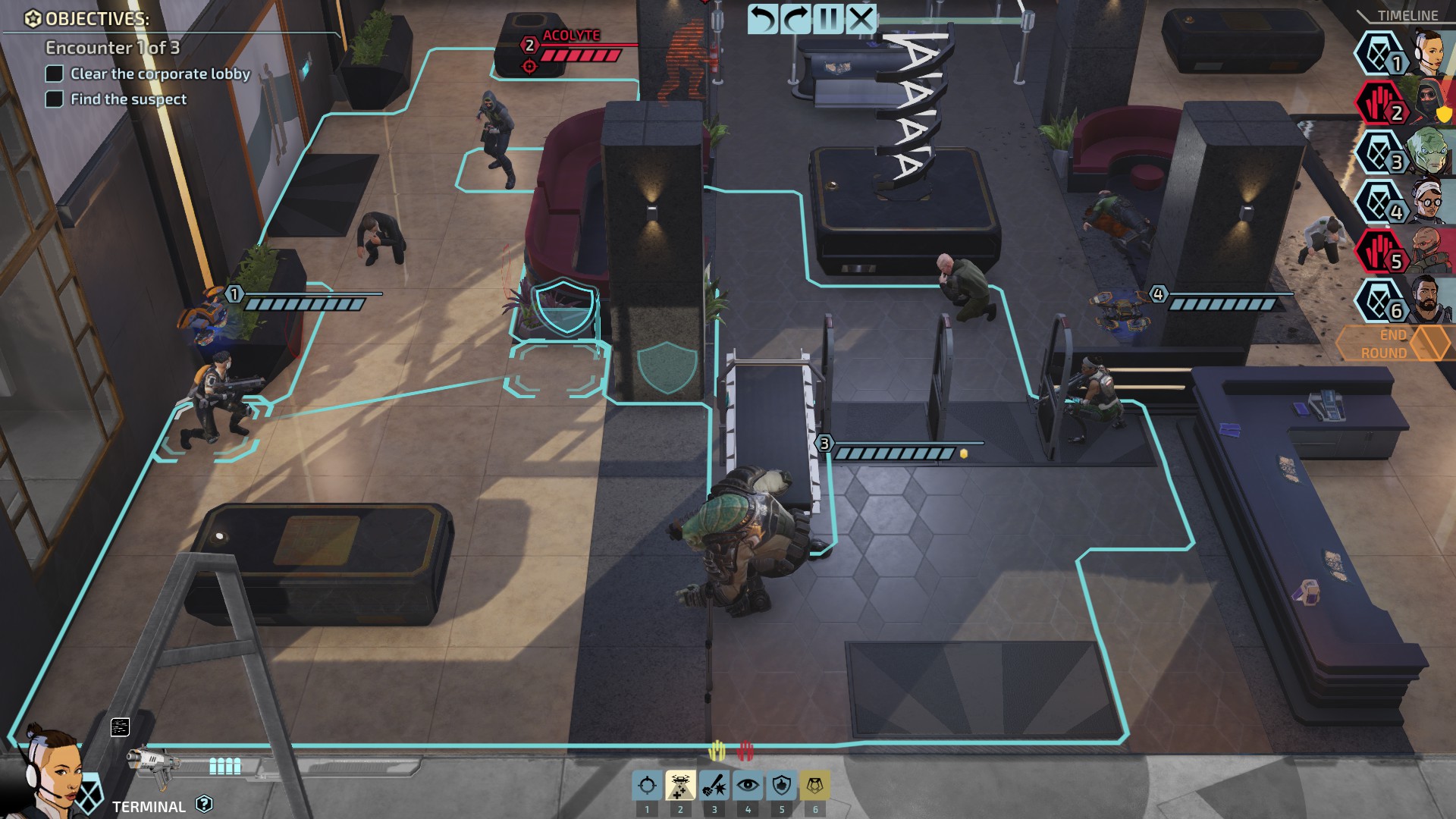Select the masked enemy in timeline slot 5
The height and width of the screenshot is (819, 1456).
coord(1427,252)
